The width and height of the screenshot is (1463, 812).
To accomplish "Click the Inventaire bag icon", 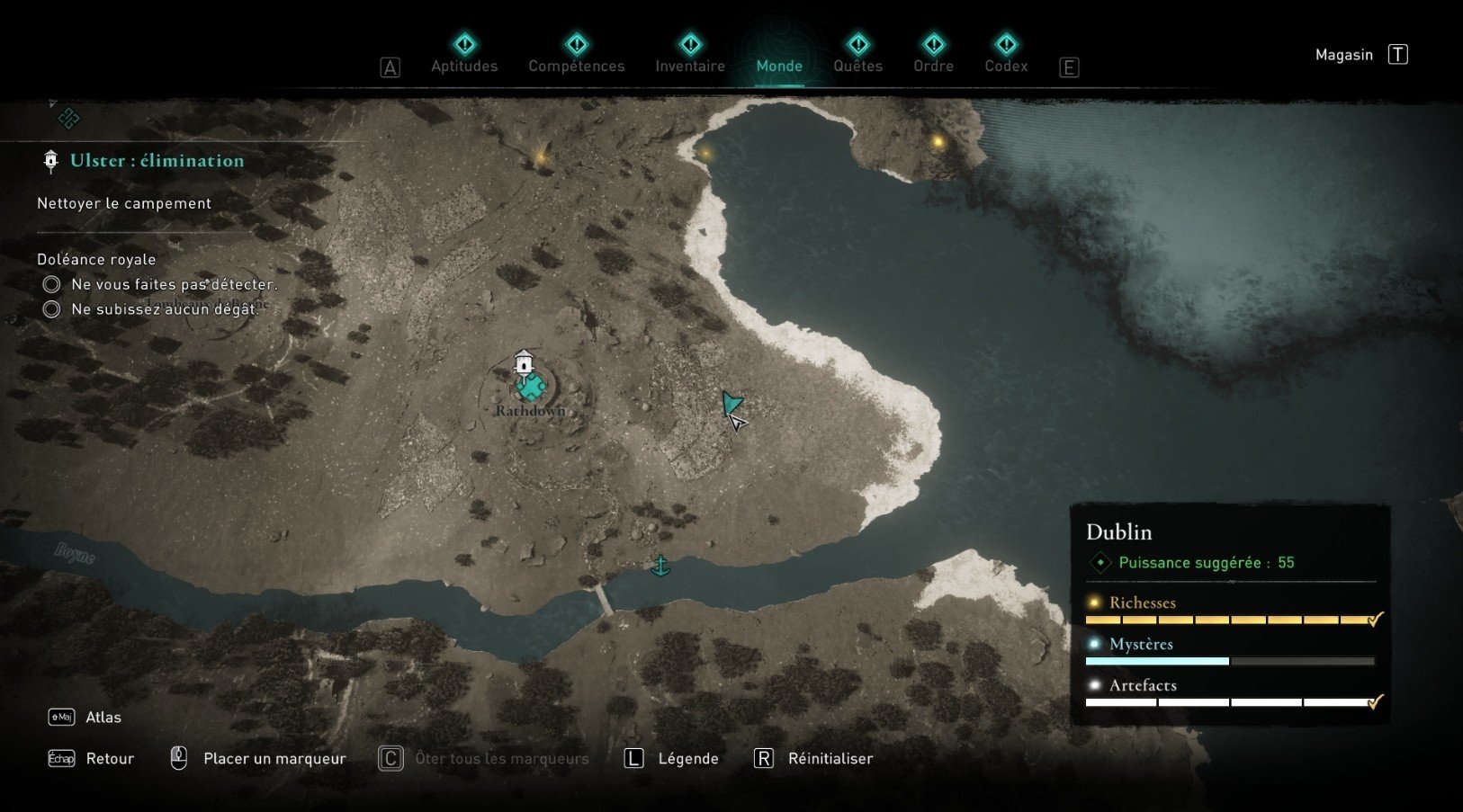I will tap(690, 44).
